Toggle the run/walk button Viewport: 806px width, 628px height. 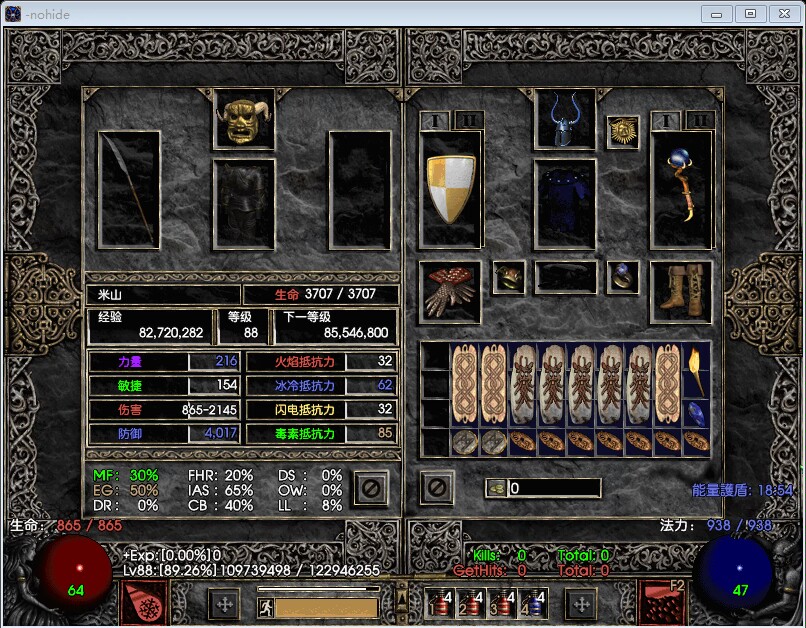click(x=266, y=607)
